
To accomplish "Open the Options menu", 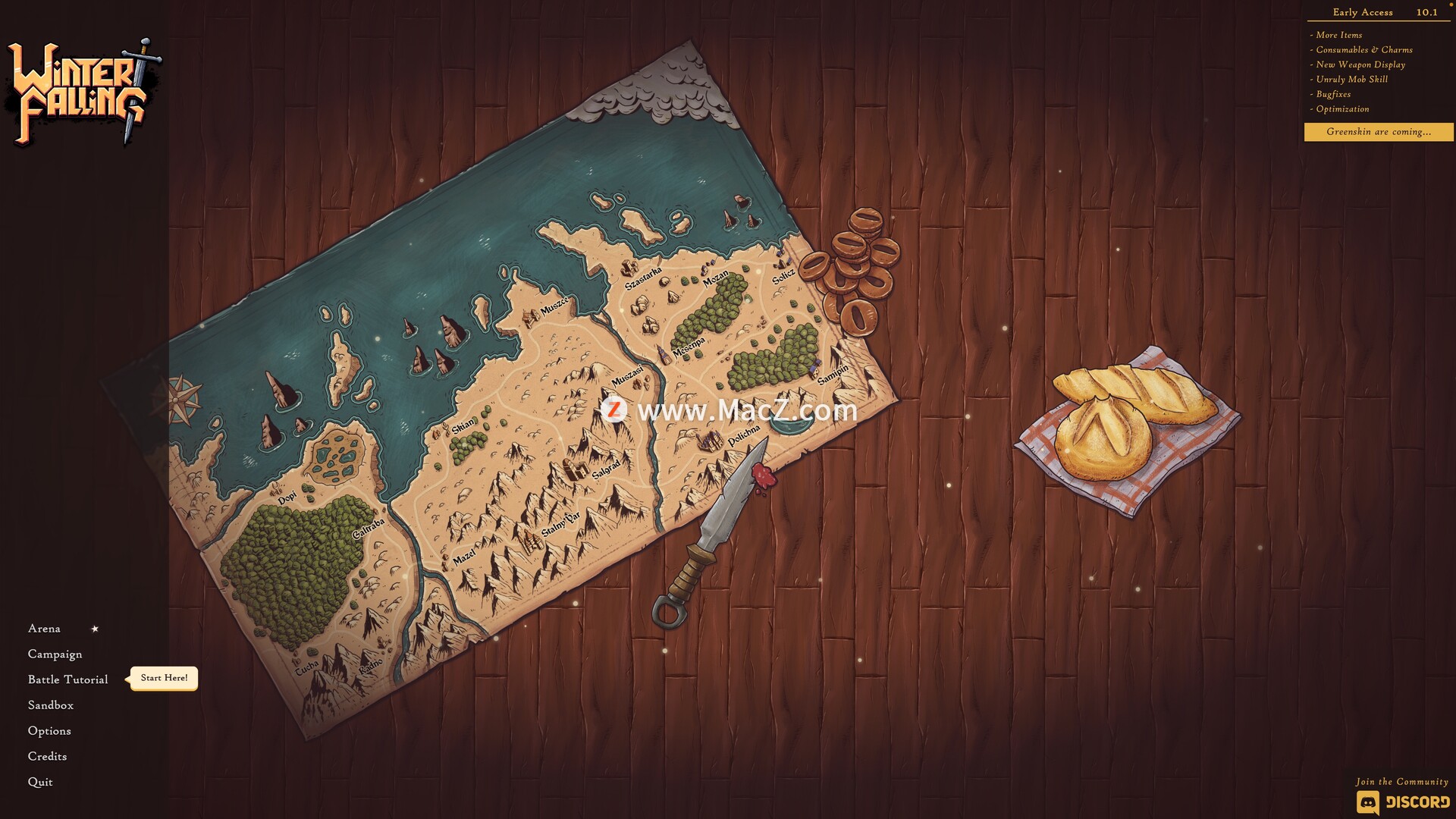I will coord(49,731).
